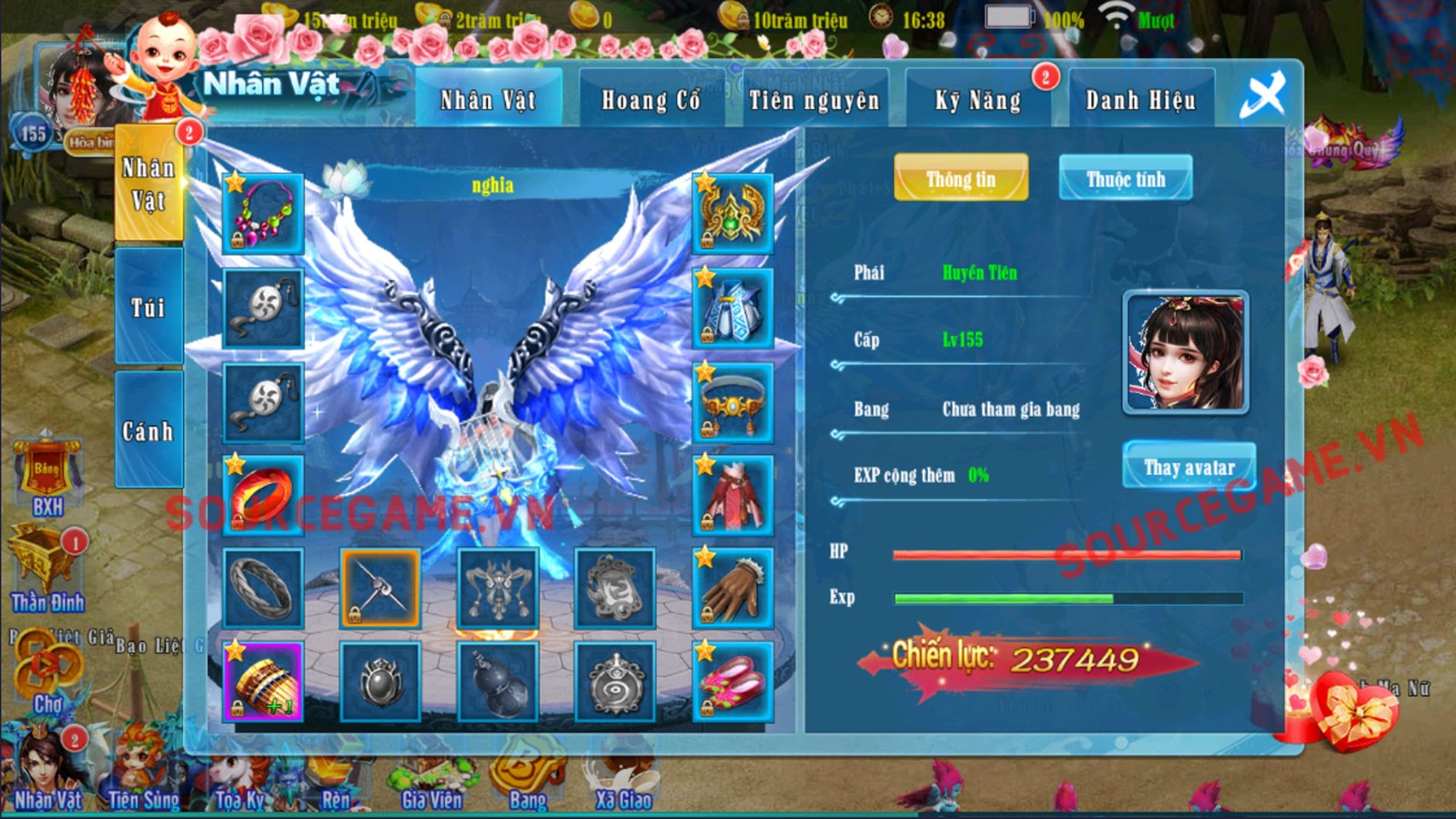This screenshot has width=1456, height=819.
Task: Click the Thuộc tính attributes button
Action: [1126, 178]
